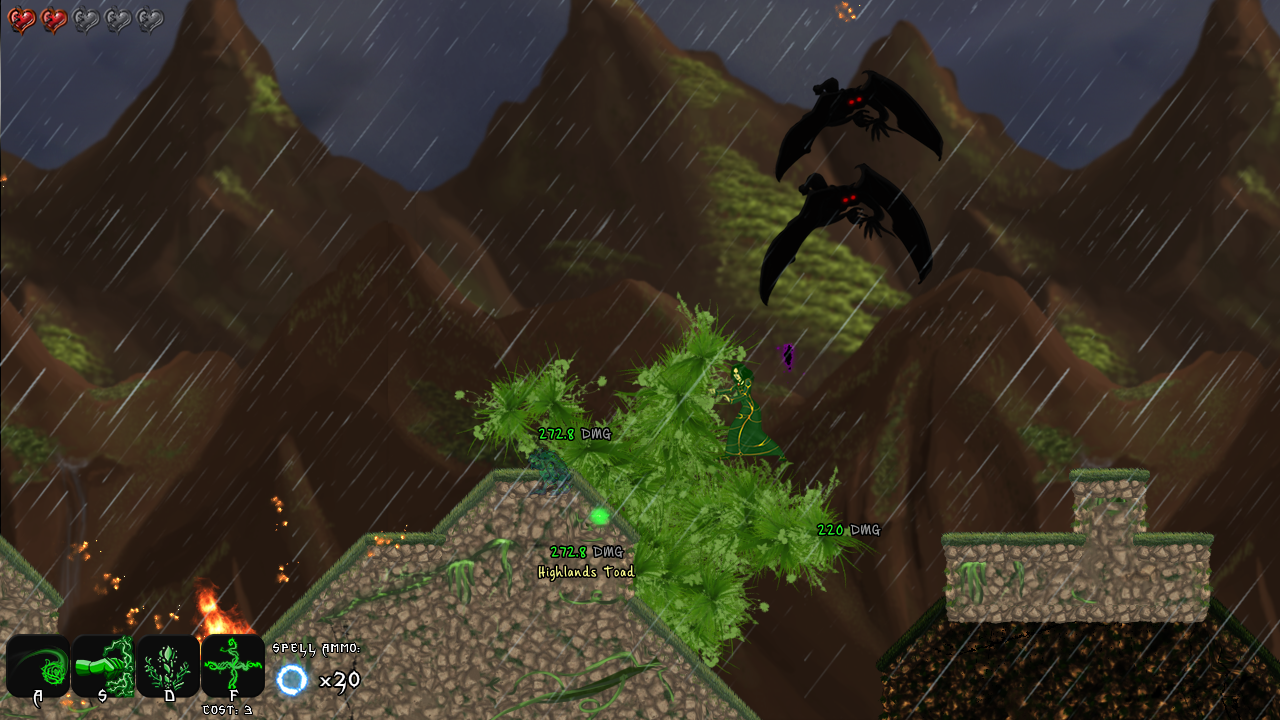This screenshot has height=720, width=1280.
Task: Click the green orb projectile below the bushes
Action: coord(599,514)
